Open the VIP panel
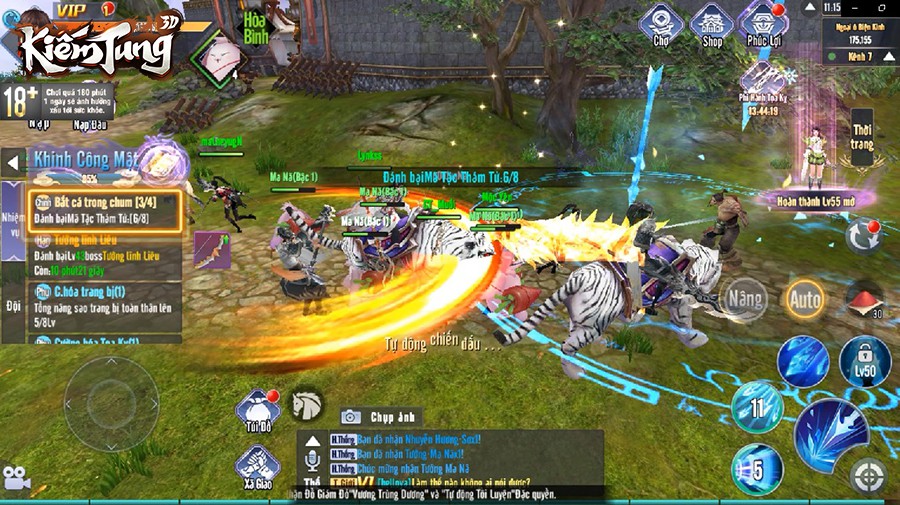 (x=76, y=9)
